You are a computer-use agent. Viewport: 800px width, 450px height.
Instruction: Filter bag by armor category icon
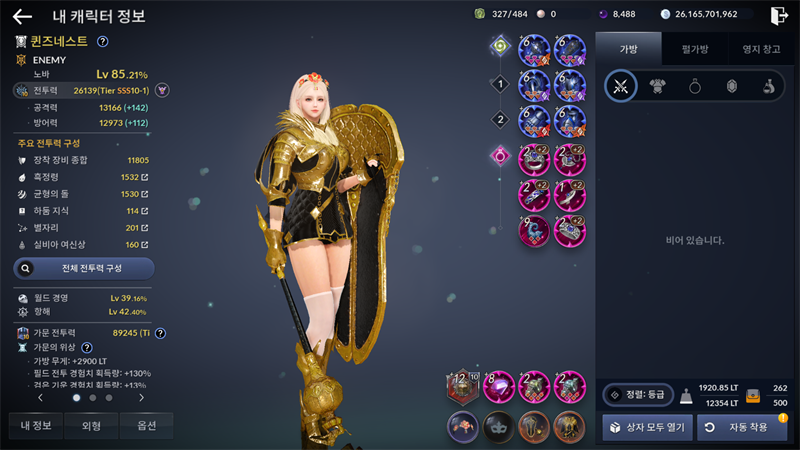point(658,86)
